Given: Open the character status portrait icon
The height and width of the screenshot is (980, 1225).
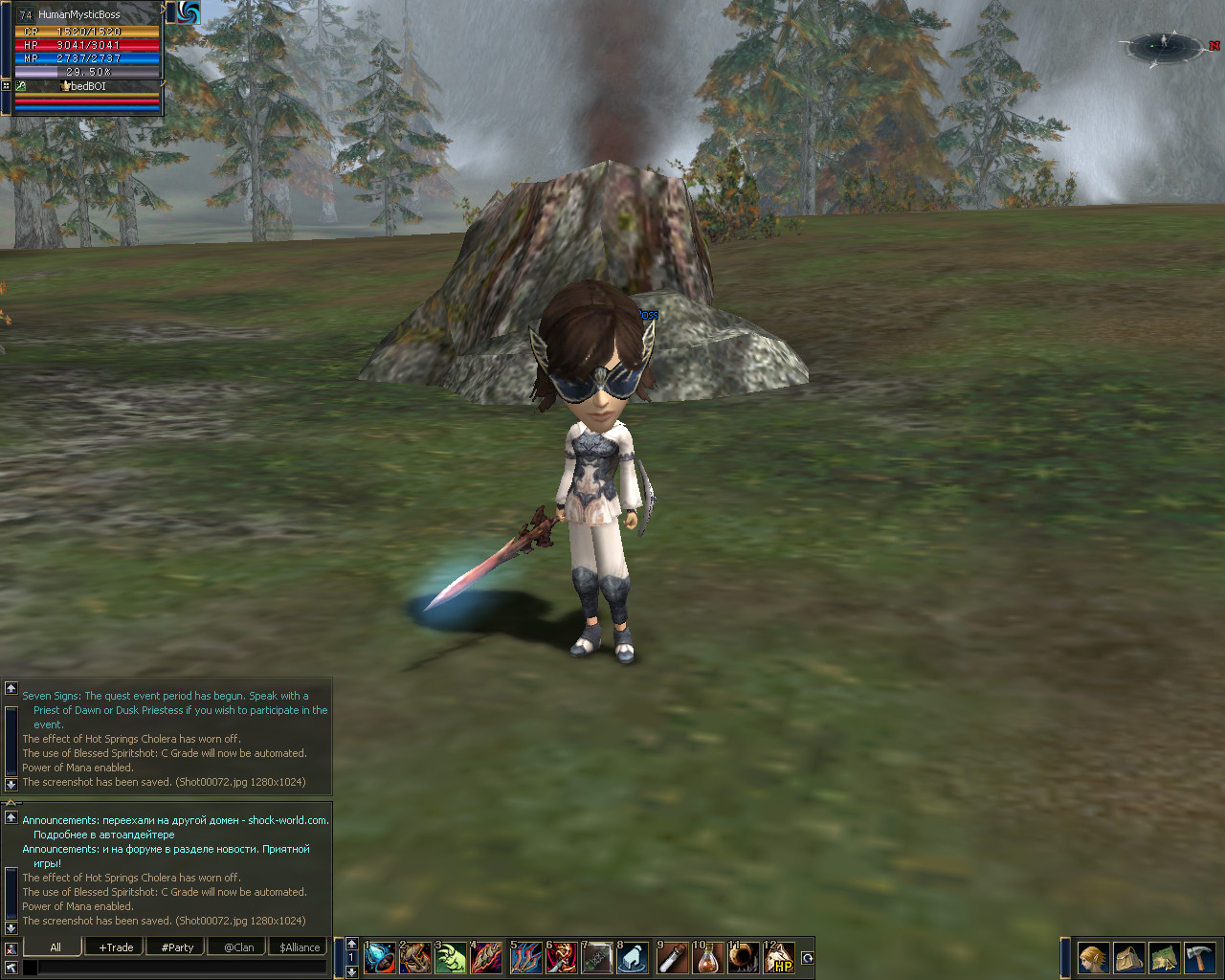Looking at the screenshot, I should pyautogui.click(x=1093, y=957).
